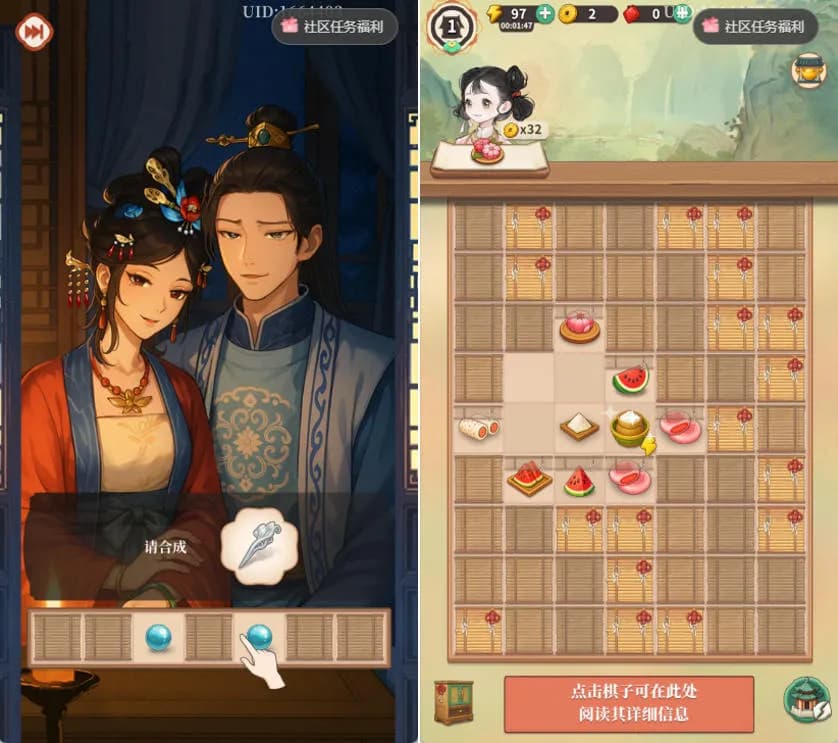
Task: Buy red gems with the plus button
Action: [x=682, y=14]
